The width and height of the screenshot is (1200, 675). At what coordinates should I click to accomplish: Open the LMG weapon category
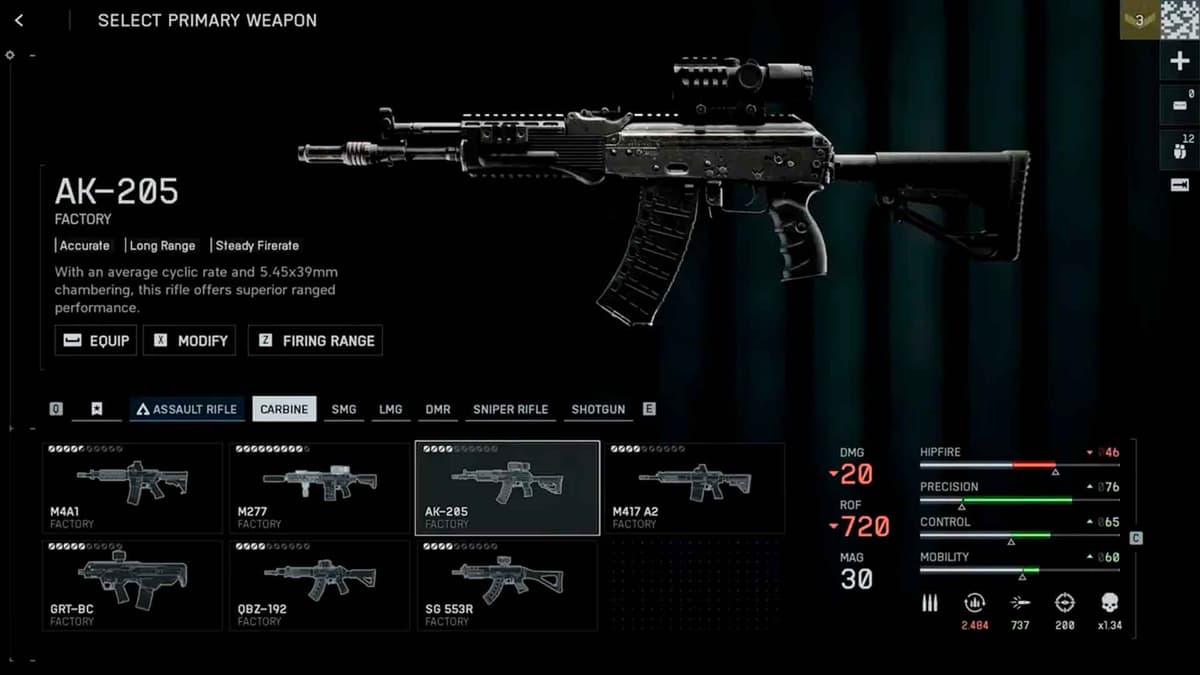coord(390,409)
